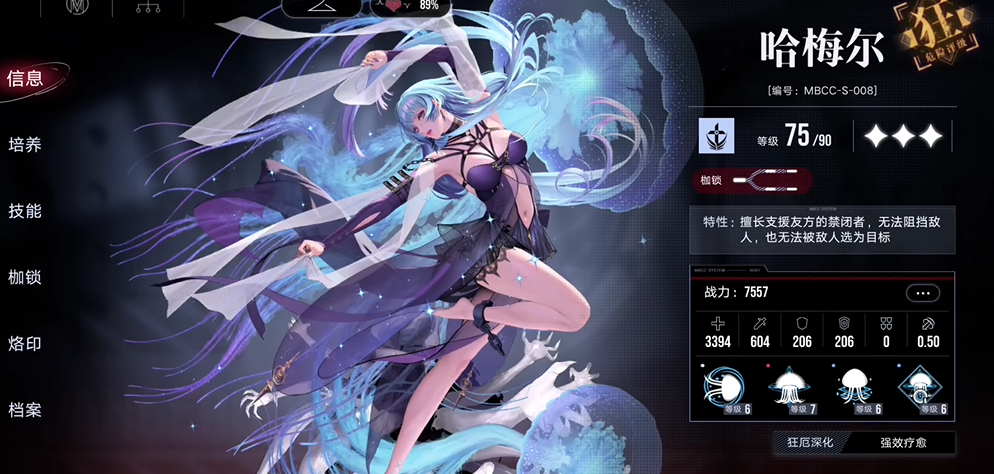Switch to the 信息 info tab
This screenshot has height=474, width=994.
pyautogui.click(x=26, y=79)
